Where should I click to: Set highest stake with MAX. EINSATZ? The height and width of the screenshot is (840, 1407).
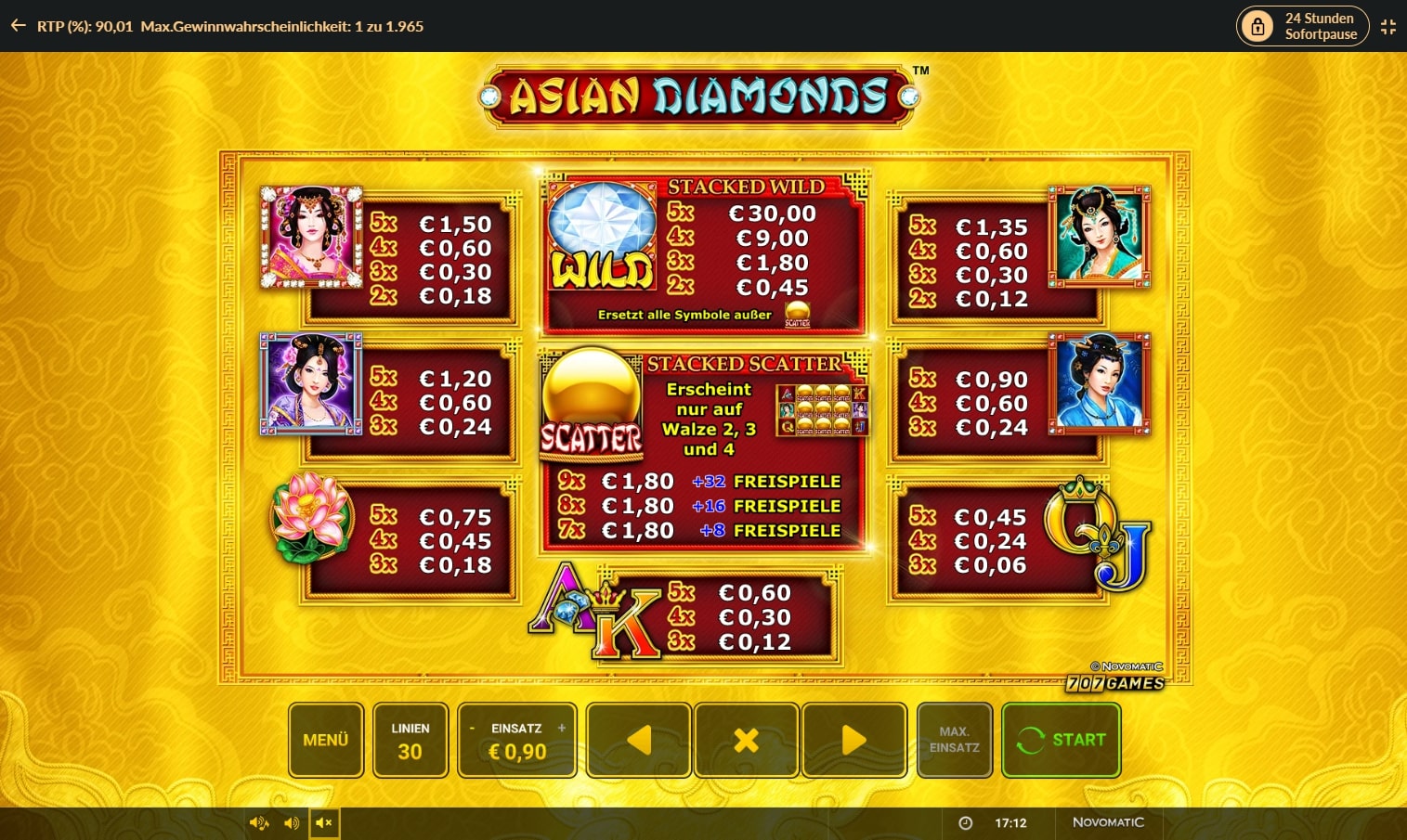955,740
